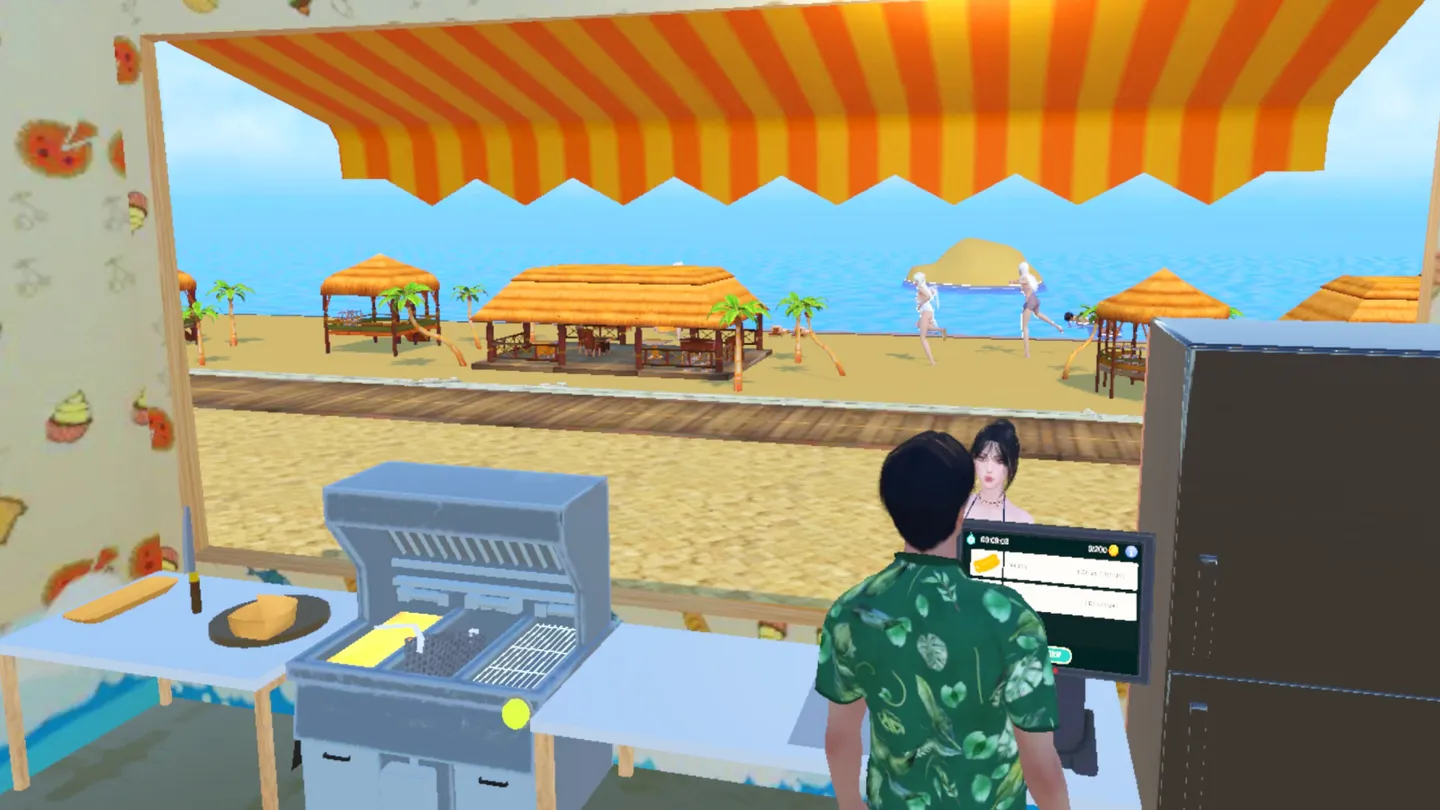Screen dimensions: 1440x810
Task: Click the blue info icon on the order monitor
Action: [1132, 552]
